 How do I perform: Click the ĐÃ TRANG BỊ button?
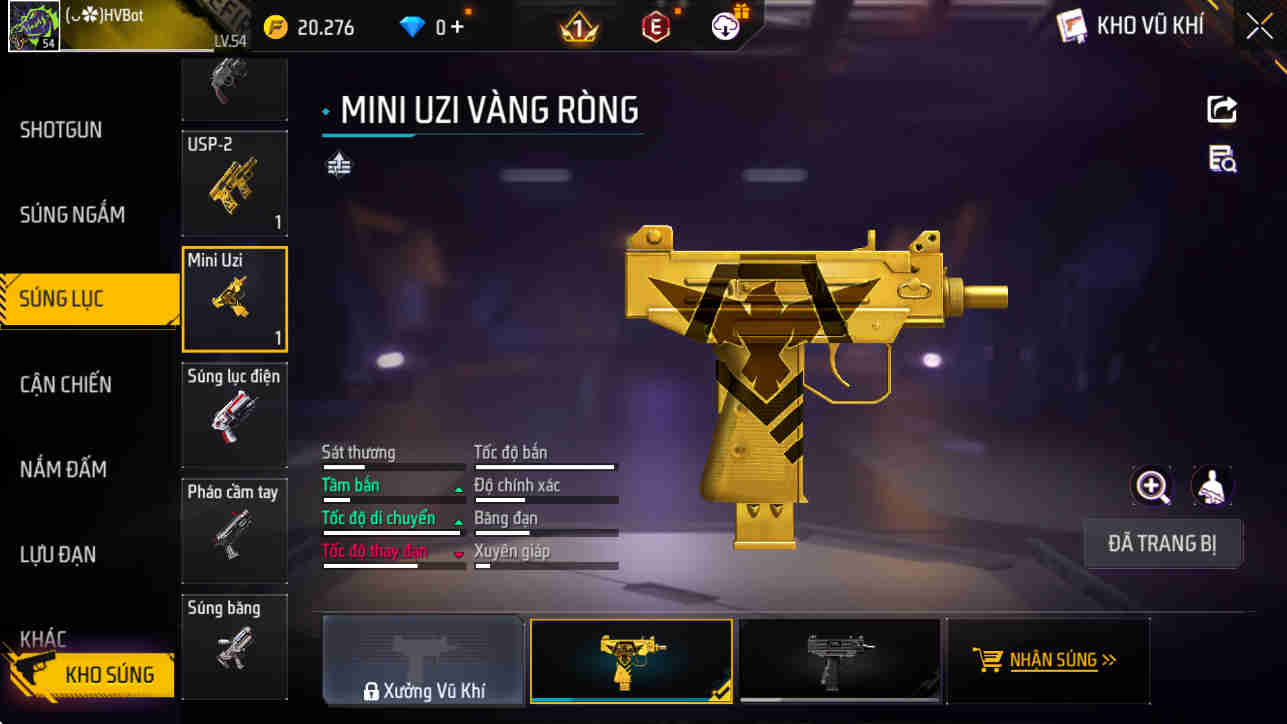point(1162,544)
